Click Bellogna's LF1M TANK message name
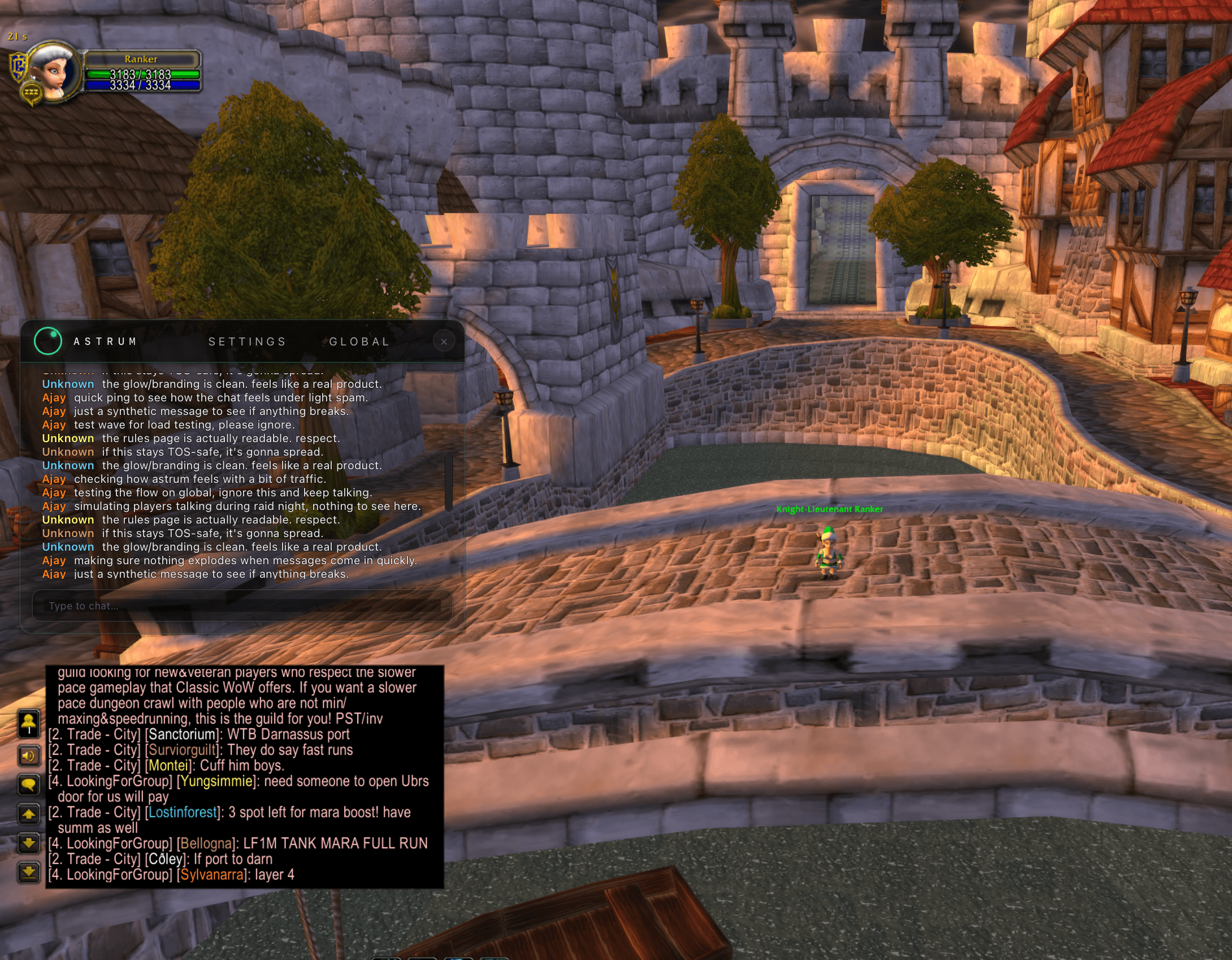The image size is (1232, 960). click(205, 843)
